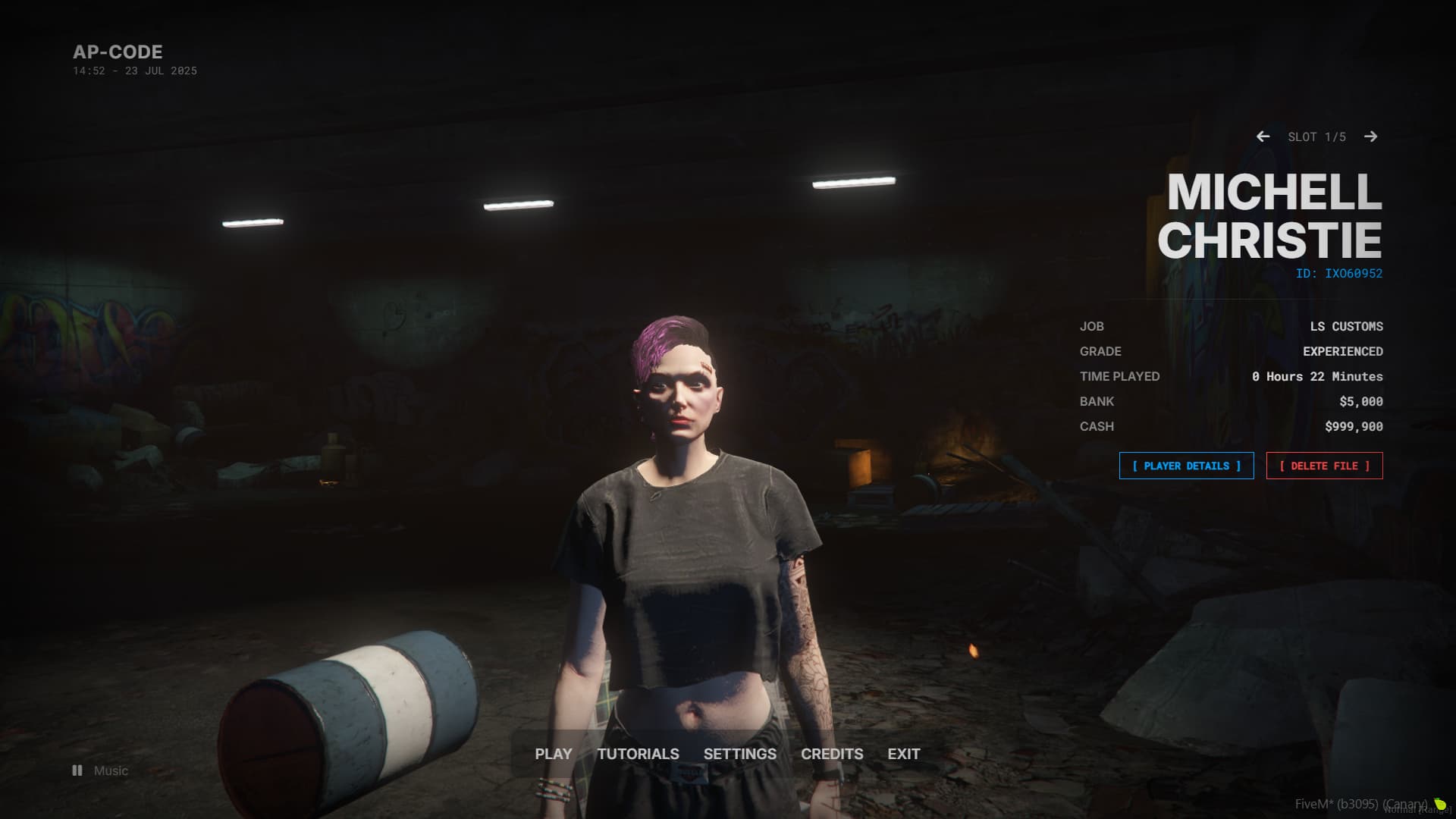Click the SLOT 1/5 indicator
The width and height of the screenshot is (1456, 819).
[1316, 136]
